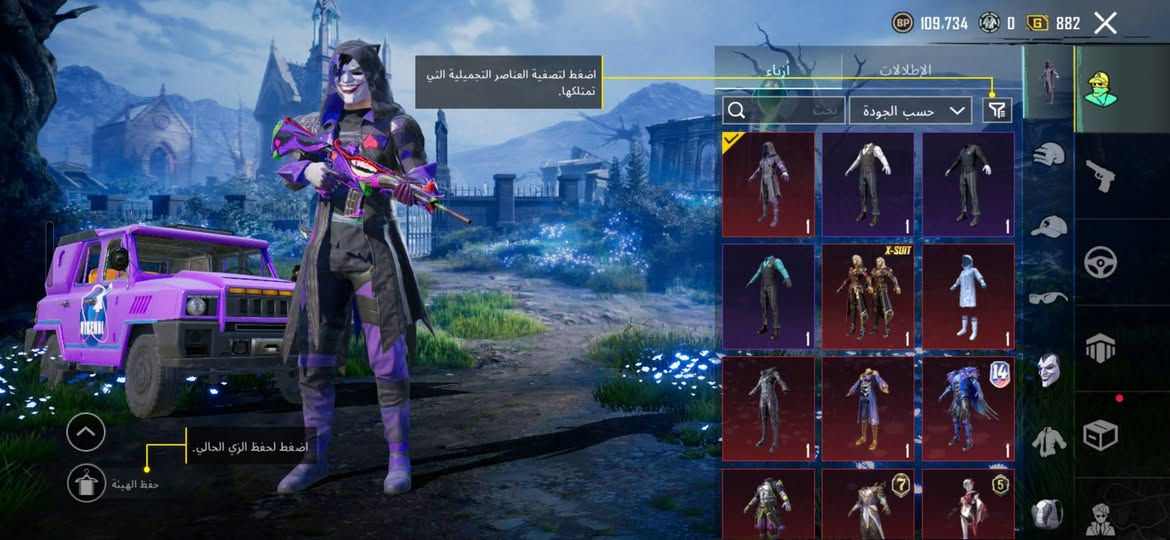
Task: Open the joker face mask category
Action: point(1048,369)
